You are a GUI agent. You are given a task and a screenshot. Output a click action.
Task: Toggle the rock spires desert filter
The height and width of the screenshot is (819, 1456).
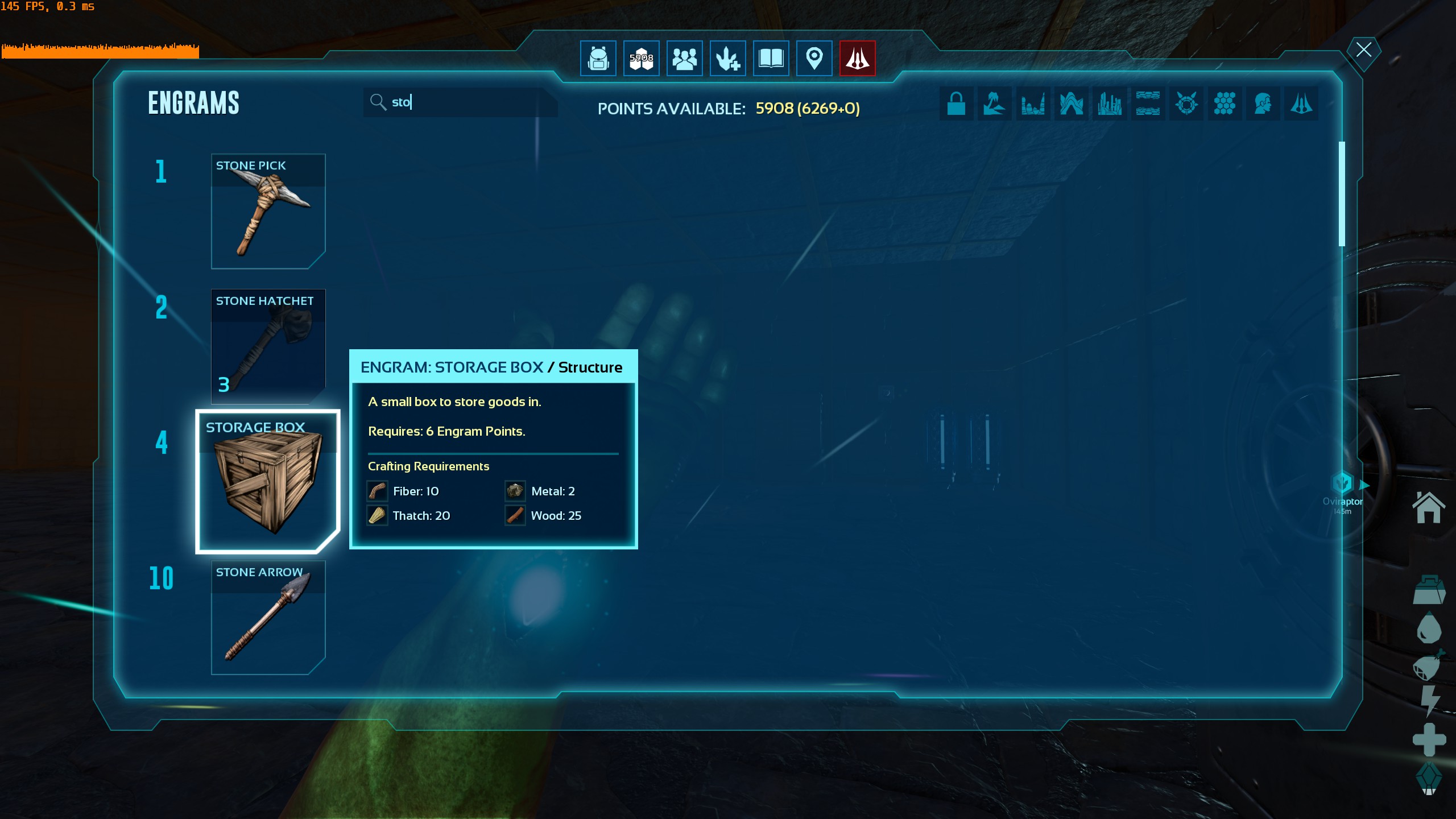coord(1033,104)
